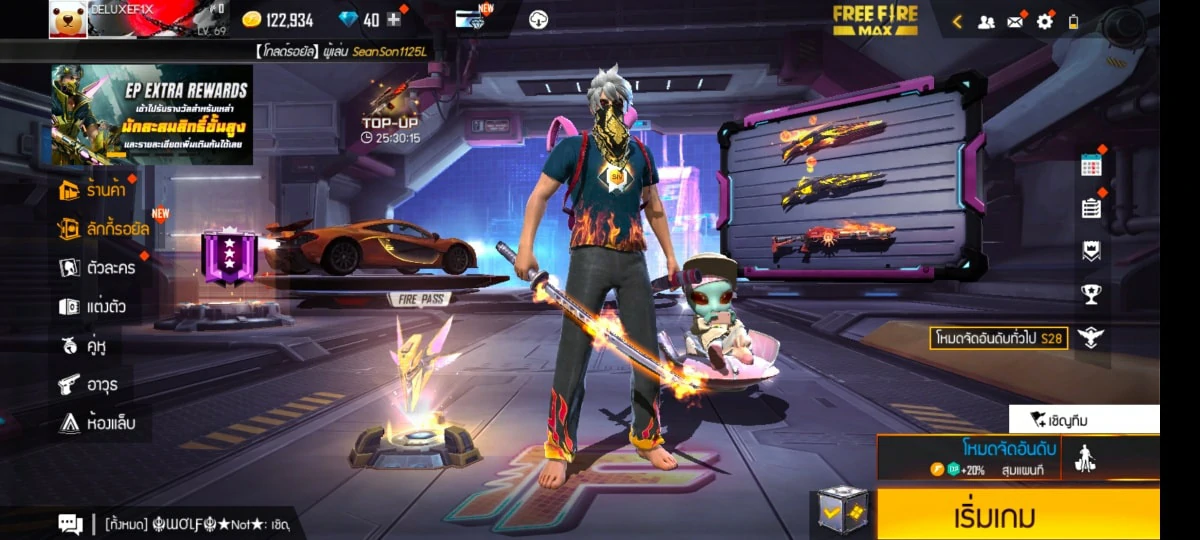The width and height of the screenshot is (1200, 540).
Task: Open the ร้านค้า shop menu
Action: (x=98, y=190)
